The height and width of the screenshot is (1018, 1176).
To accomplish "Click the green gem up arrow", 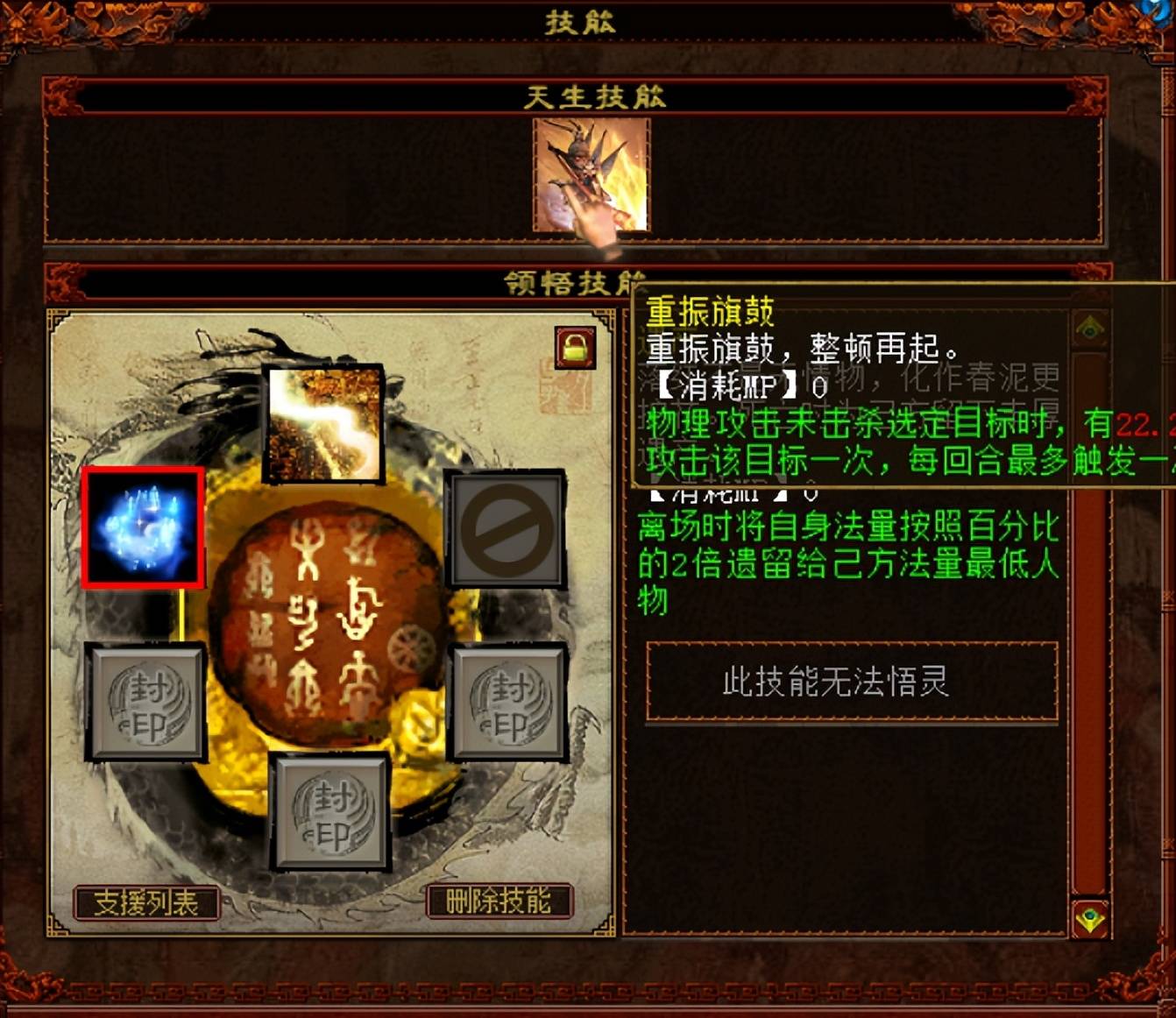I will [1089, 326].
